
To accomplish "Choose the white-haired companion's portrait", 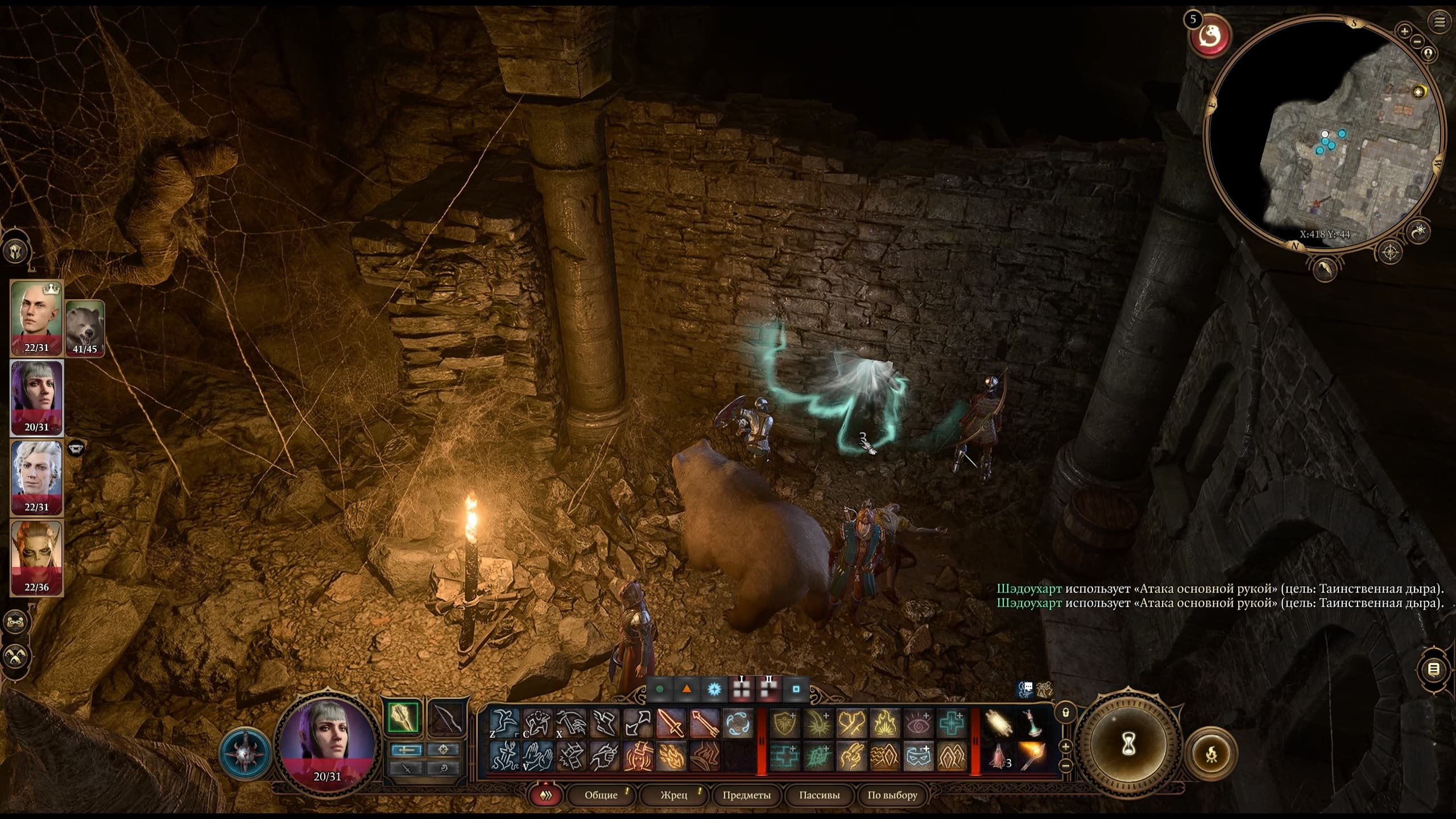I will 36,477.
